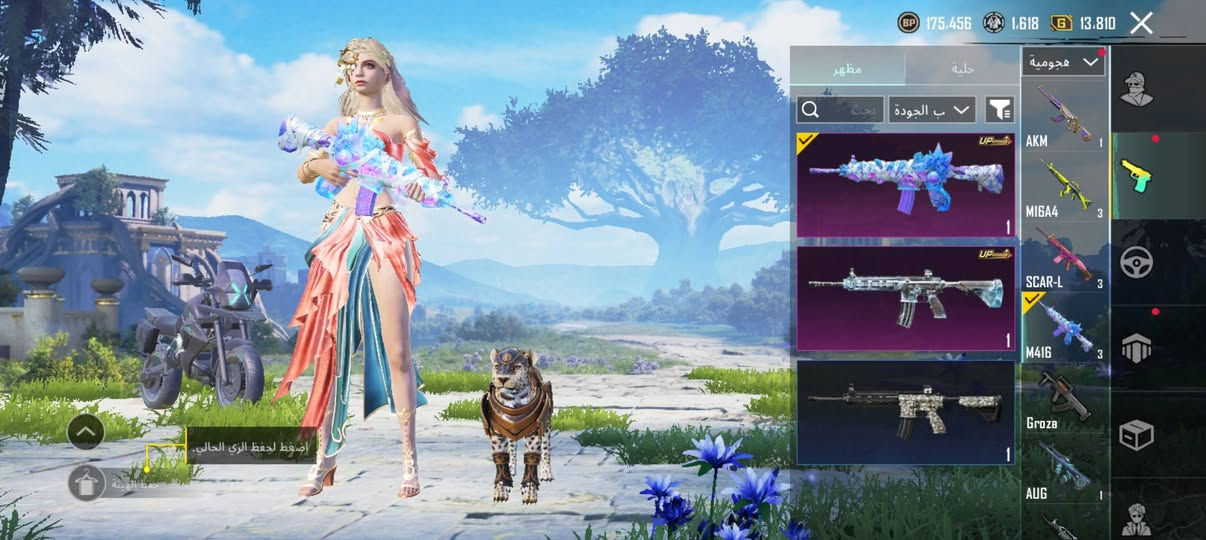This screenshot has width=1206, height=540.
Task: Select the blue crystal M416 skin
Action: (905, 185)
